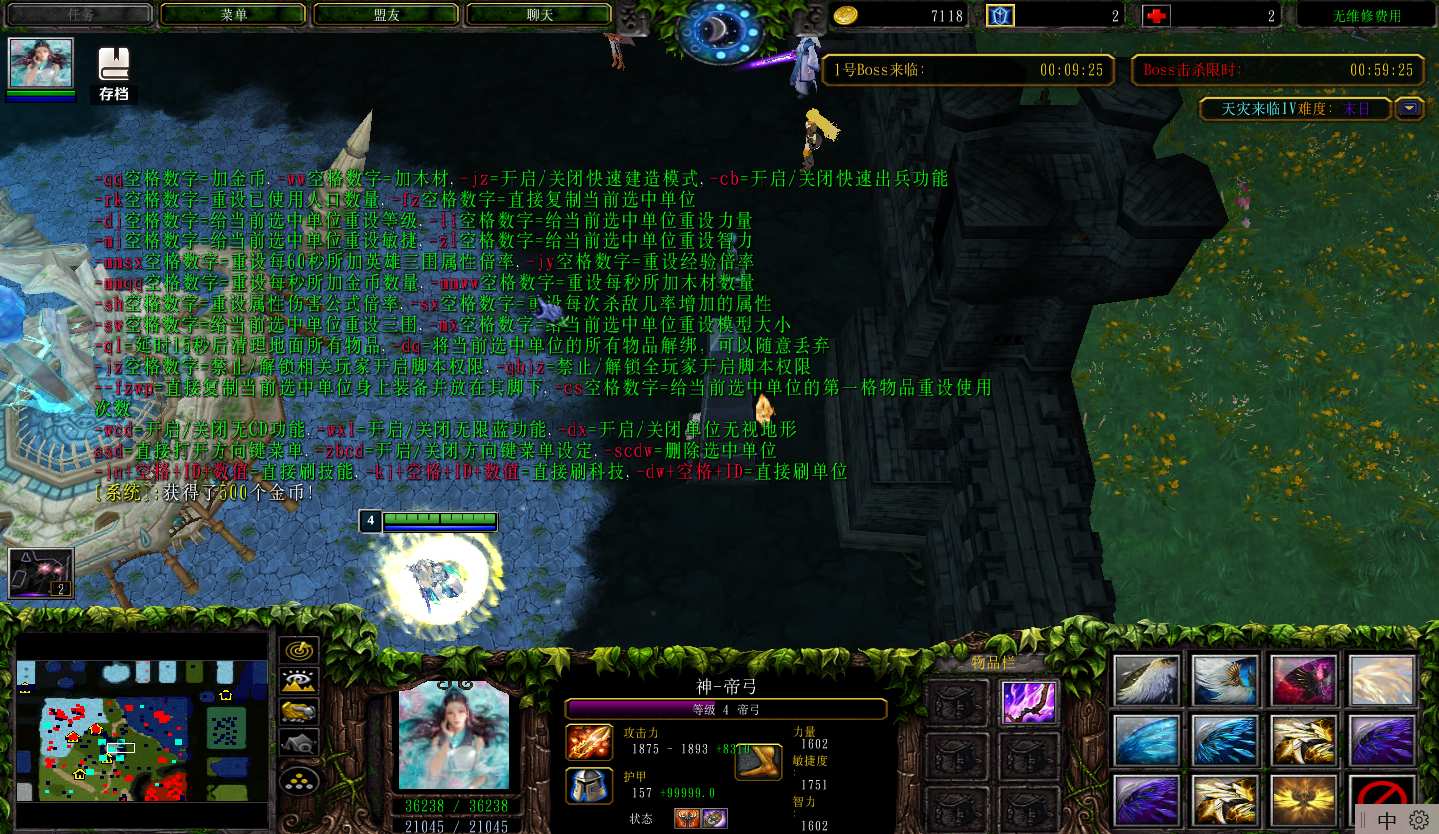Screen dimensions: 1439x834
Task: Open the 聊天 (Chat) log
Action: (x=539, y=15)
